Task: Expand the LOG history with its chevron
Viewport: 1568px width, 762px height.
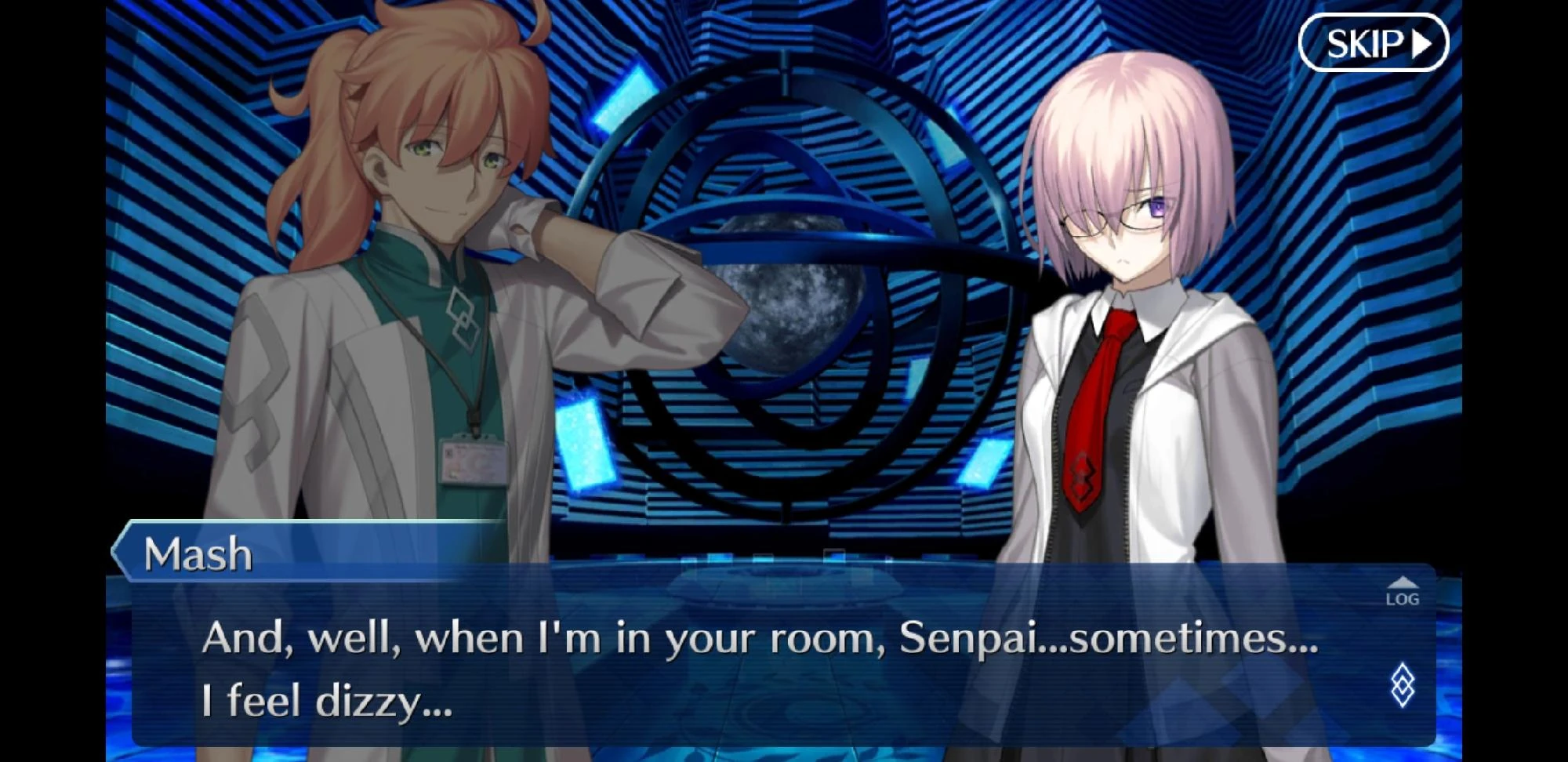Action: coord(1403,583)
